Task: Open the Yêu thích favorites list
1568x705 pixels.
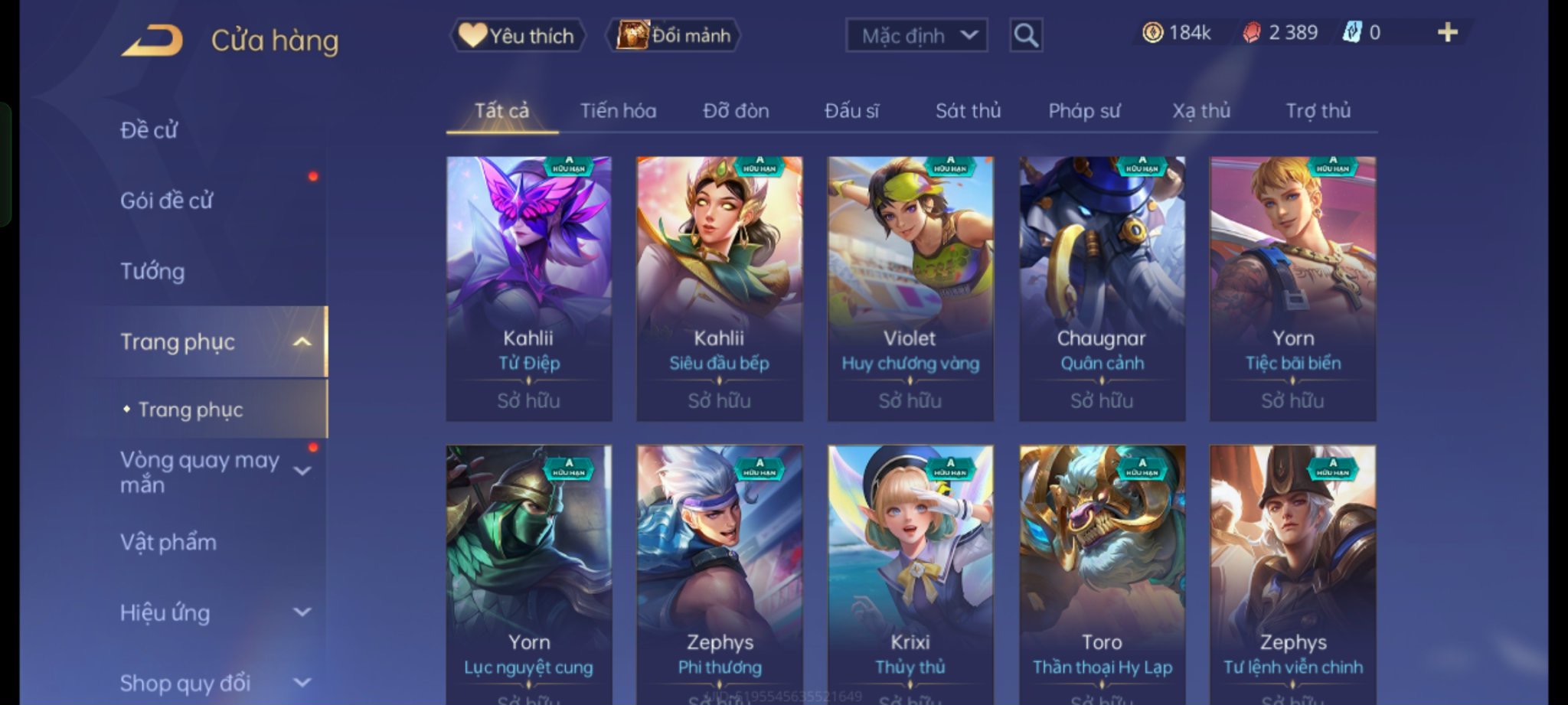Action: (x=518, y=35)
